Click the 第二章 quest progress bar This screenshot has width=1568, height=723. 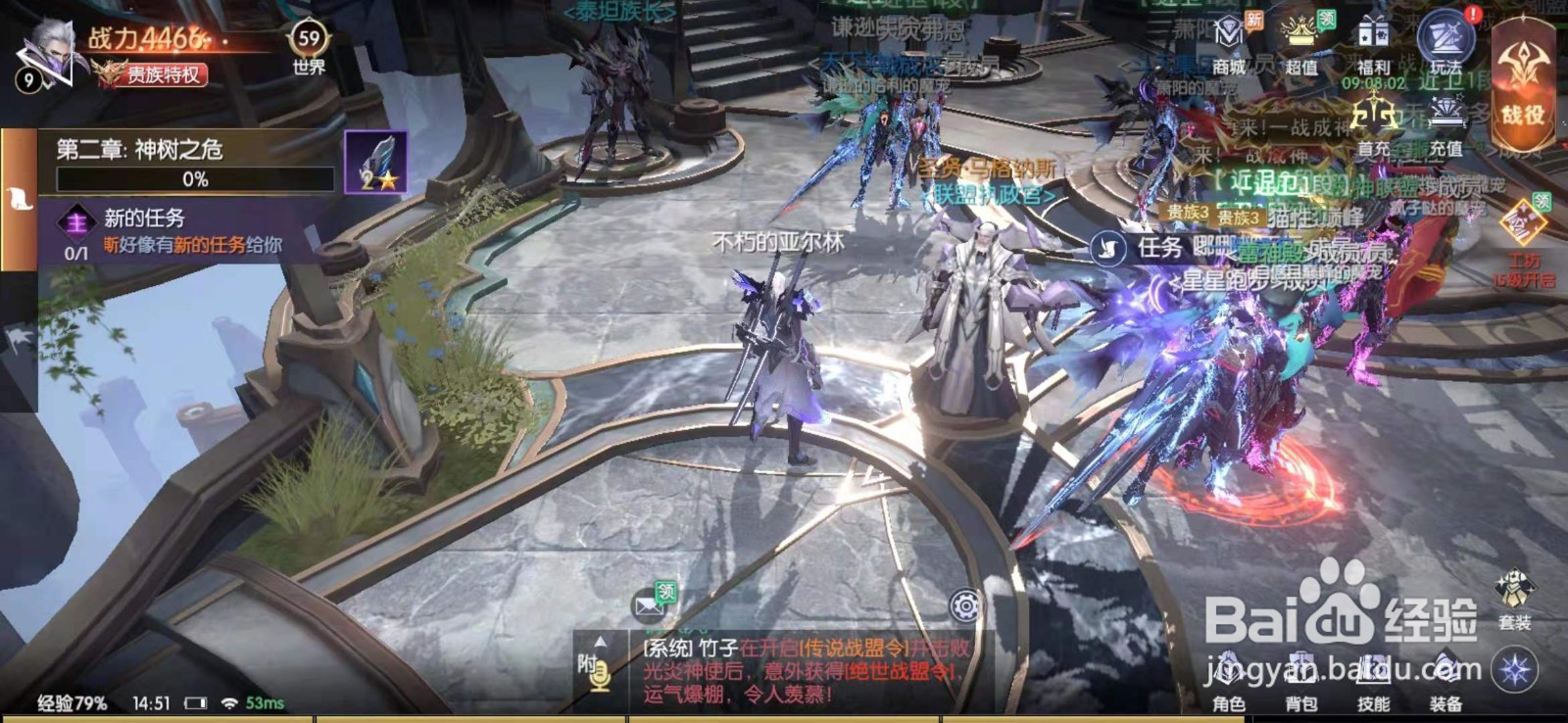(196, 179)
